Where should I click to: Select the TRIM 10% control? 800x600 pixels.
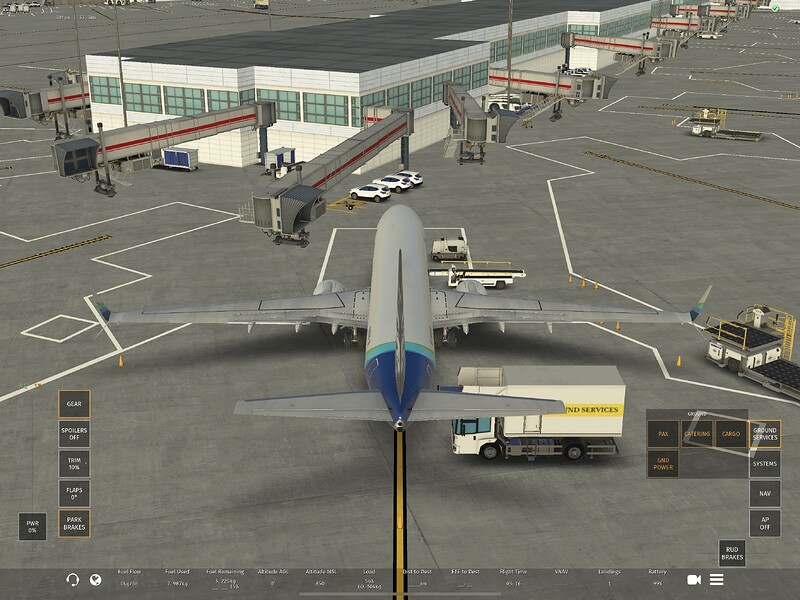click(74, 464)
